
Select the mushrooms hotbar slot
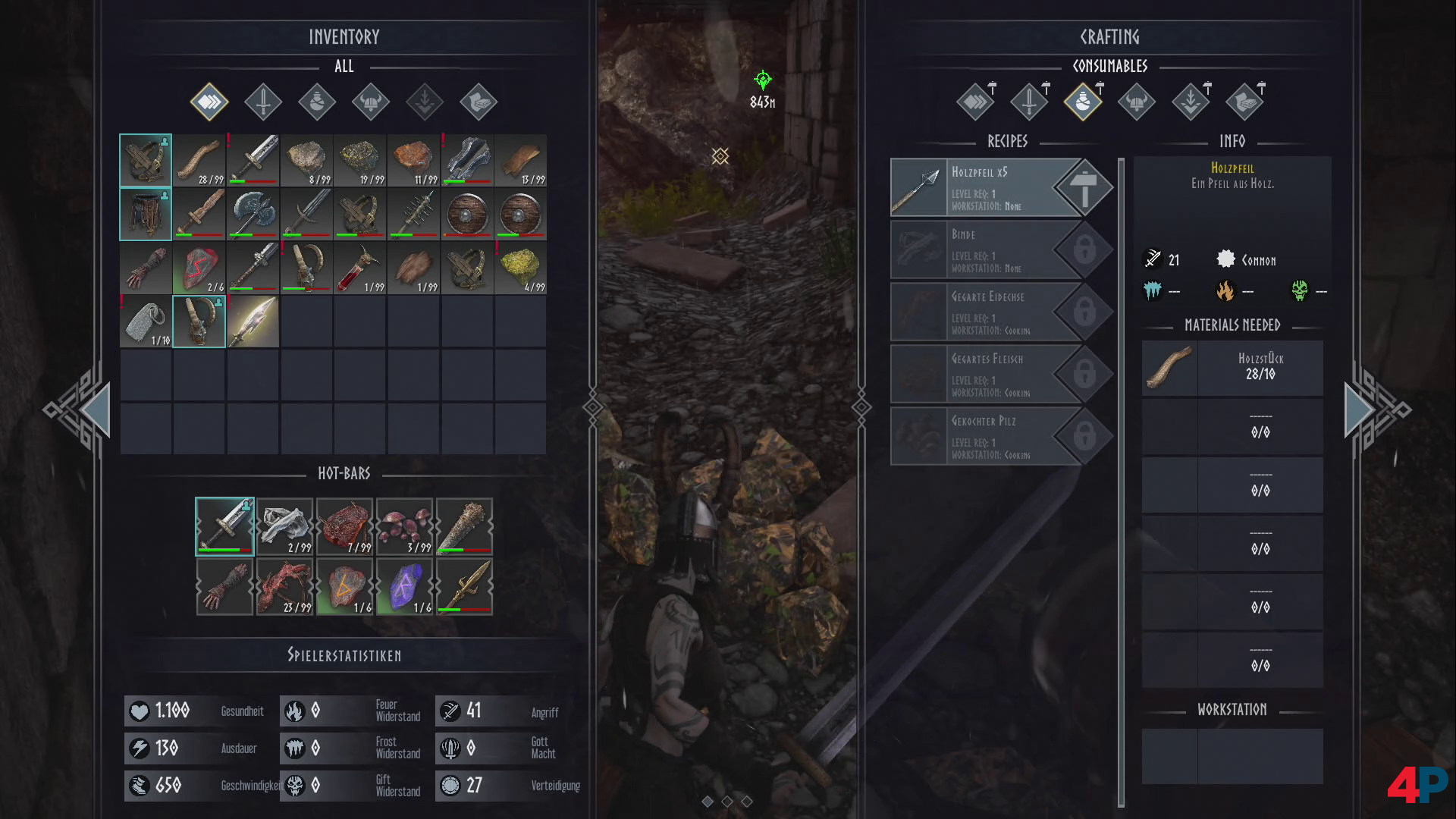(x=405, y=527)
